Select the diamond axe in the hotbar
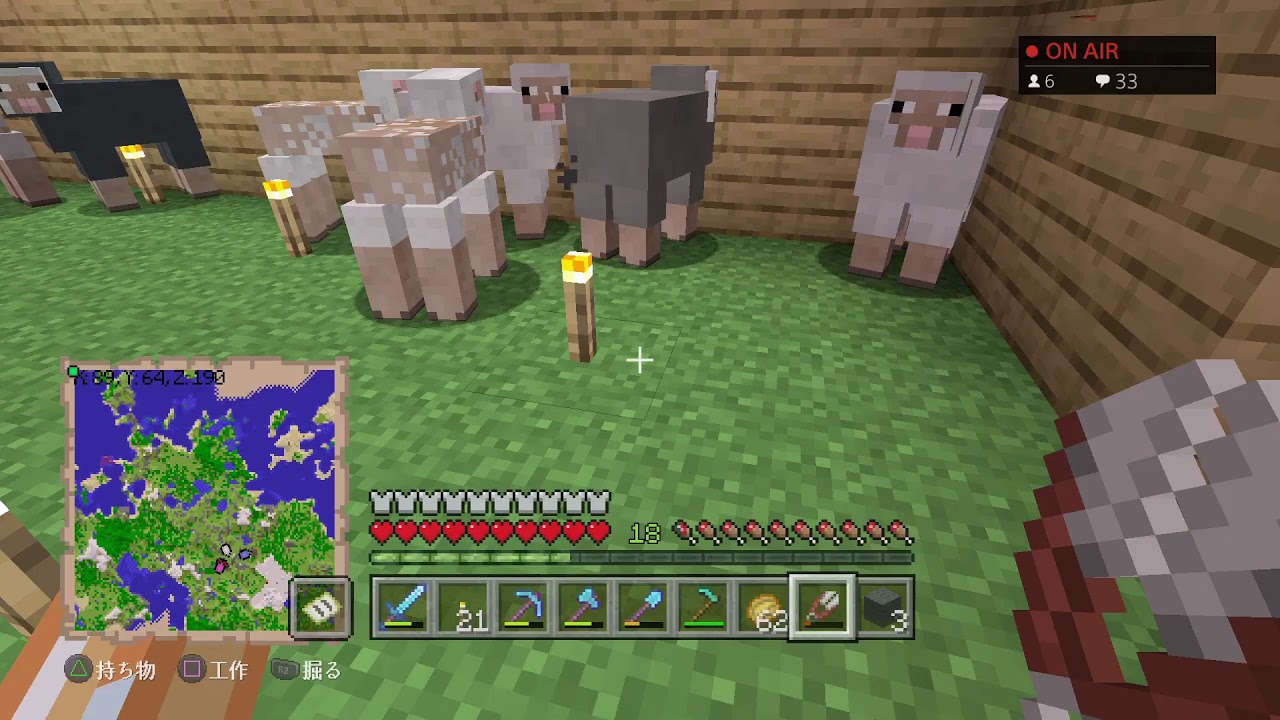Viewport: 1280px width, 720px height. tap(583, 607)
